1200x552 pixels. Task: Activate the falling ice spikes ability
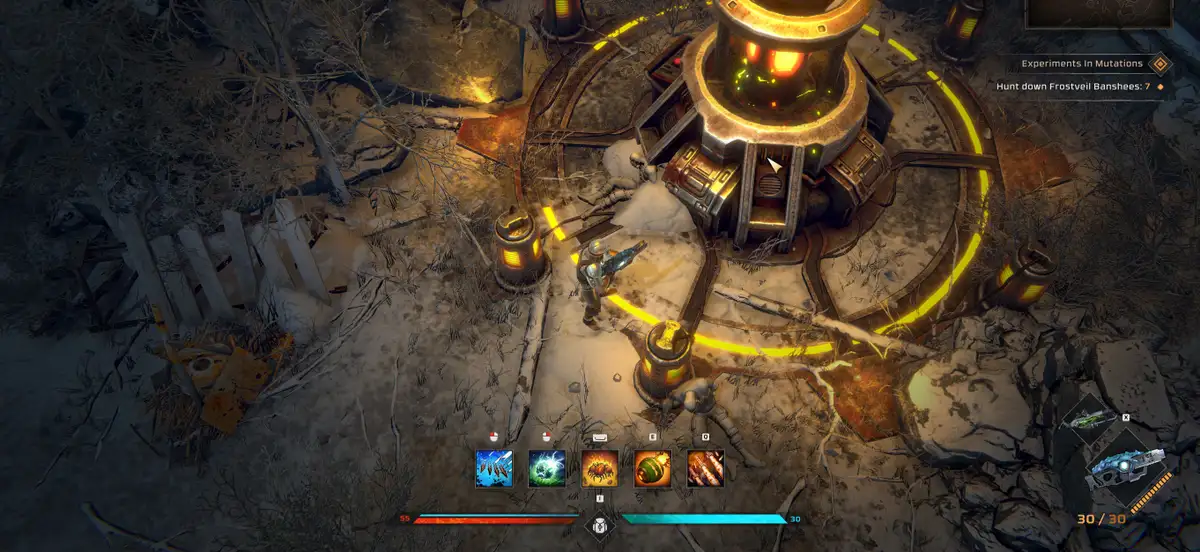tap(494, 468)
